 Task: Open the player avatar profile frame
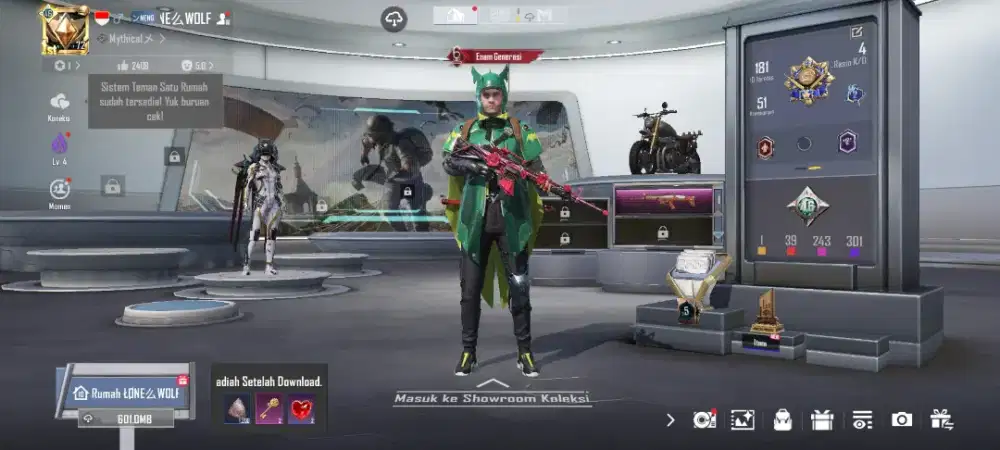click(x=64, y=30)
